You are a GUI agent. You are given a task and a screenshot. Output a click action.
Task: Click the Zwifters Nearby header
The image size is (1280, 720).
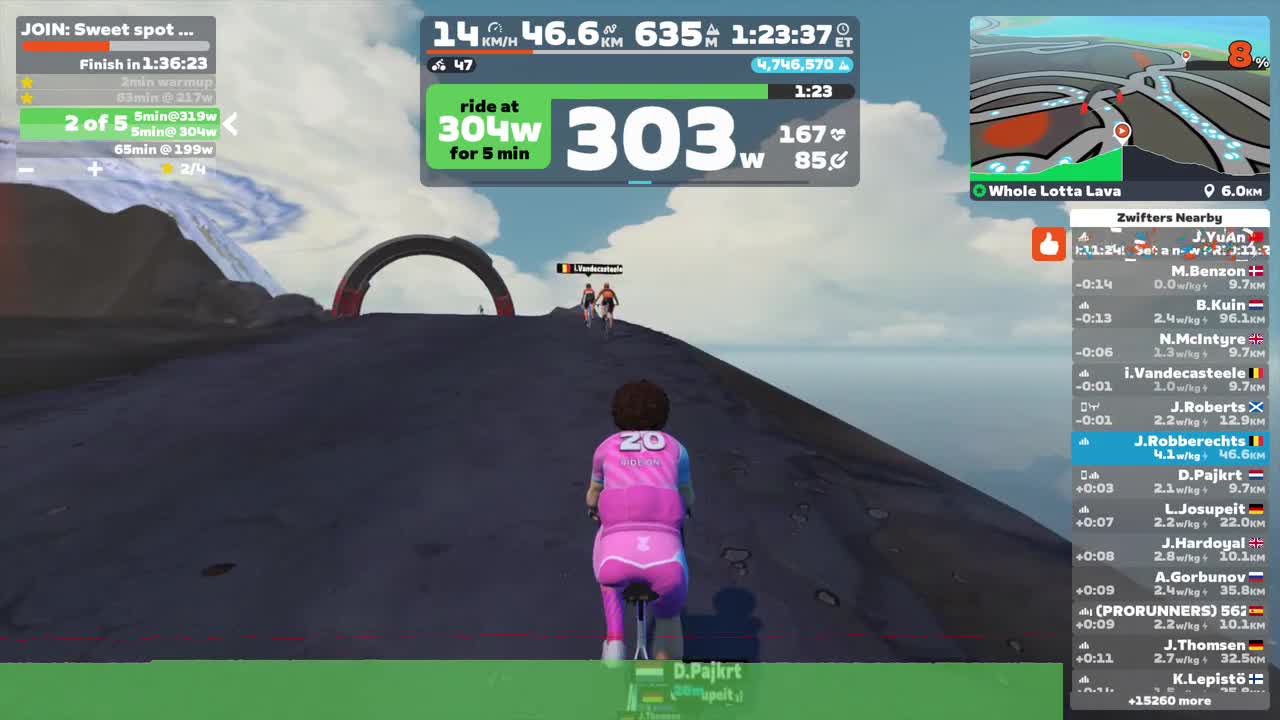[1170, 217]
